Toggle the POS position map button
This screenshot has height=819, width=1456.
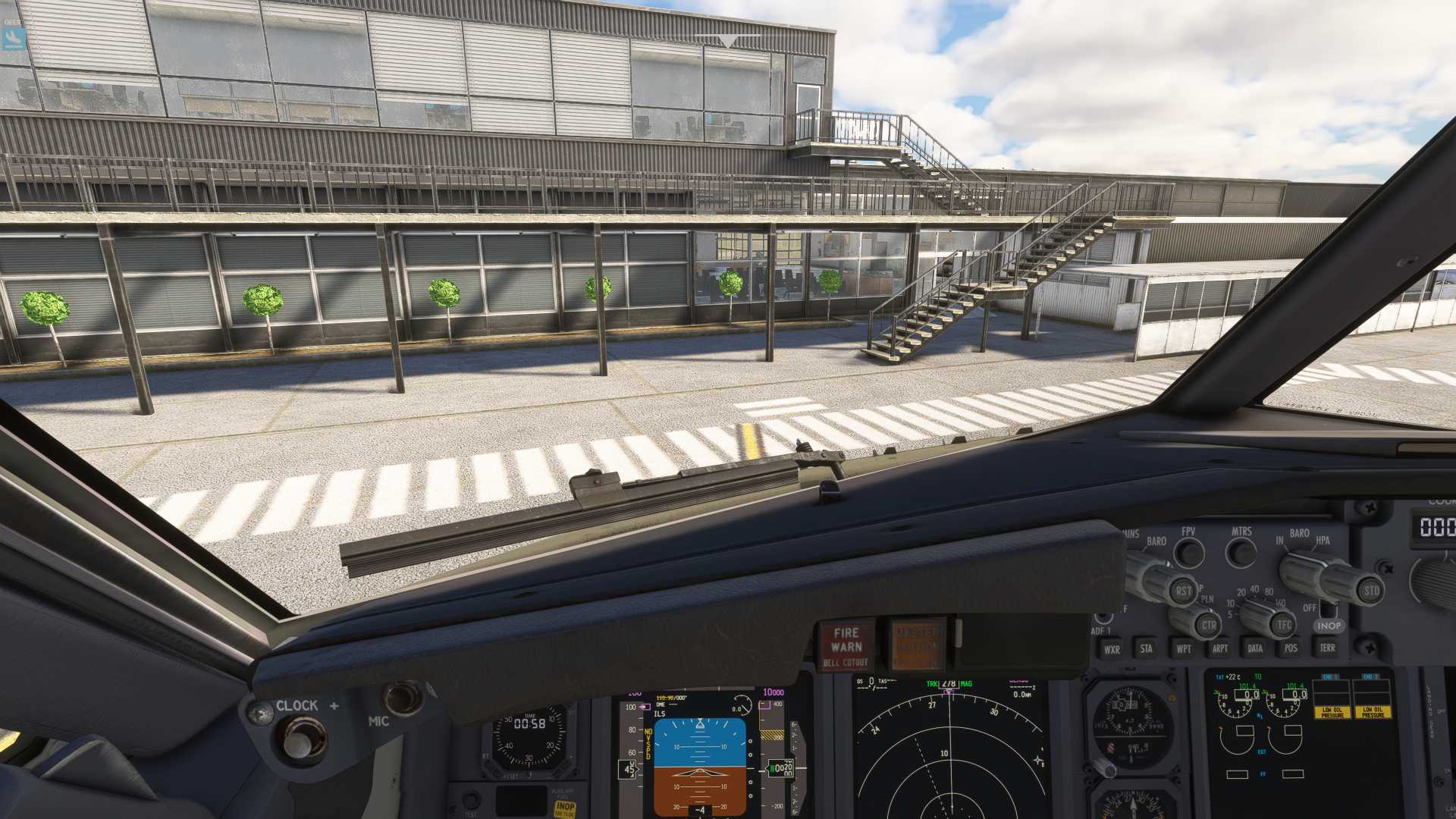[x=1291, y=648]
